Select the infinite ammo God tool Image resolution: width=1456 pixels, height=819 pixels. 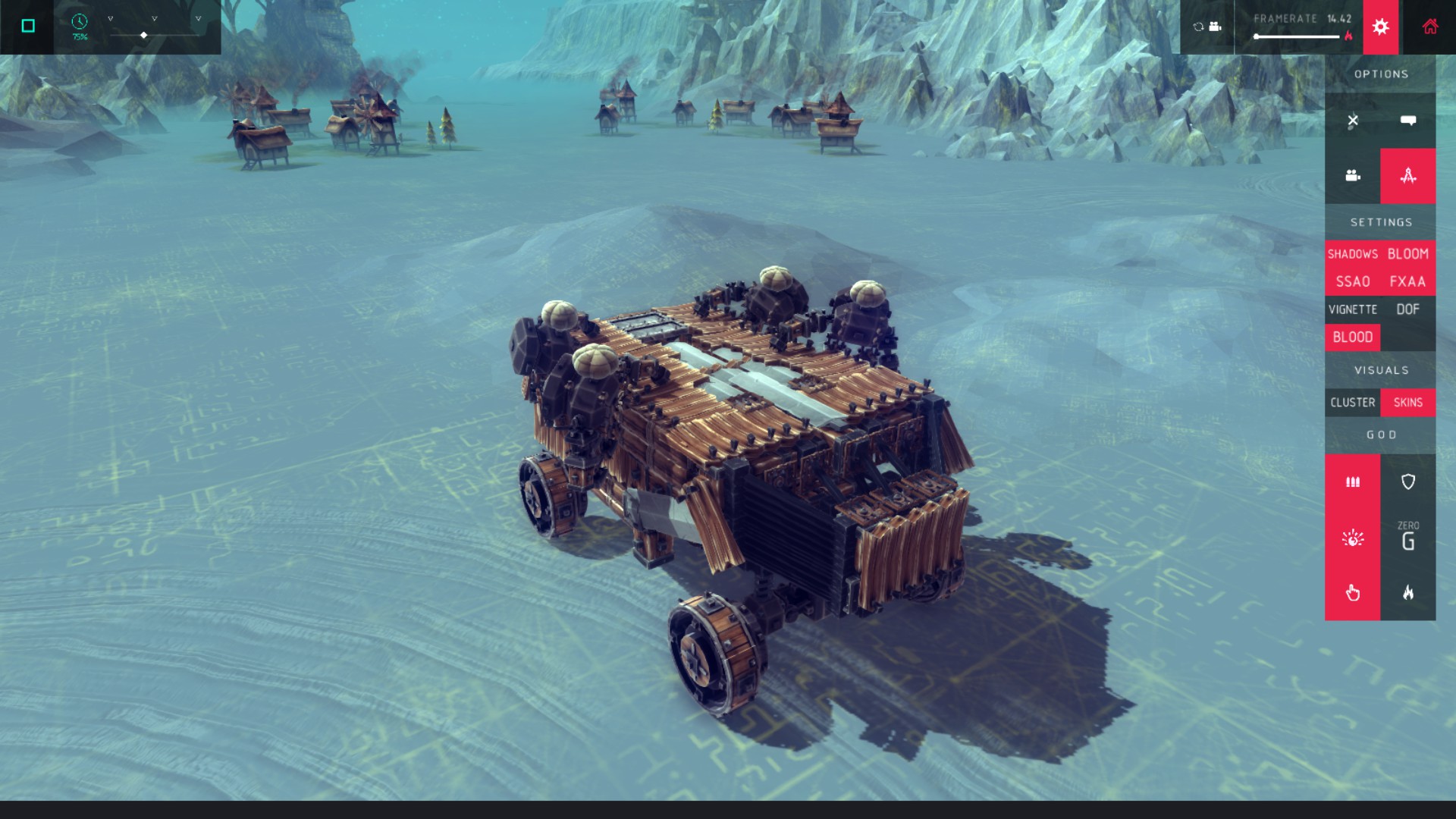(x=1353, y=482)
